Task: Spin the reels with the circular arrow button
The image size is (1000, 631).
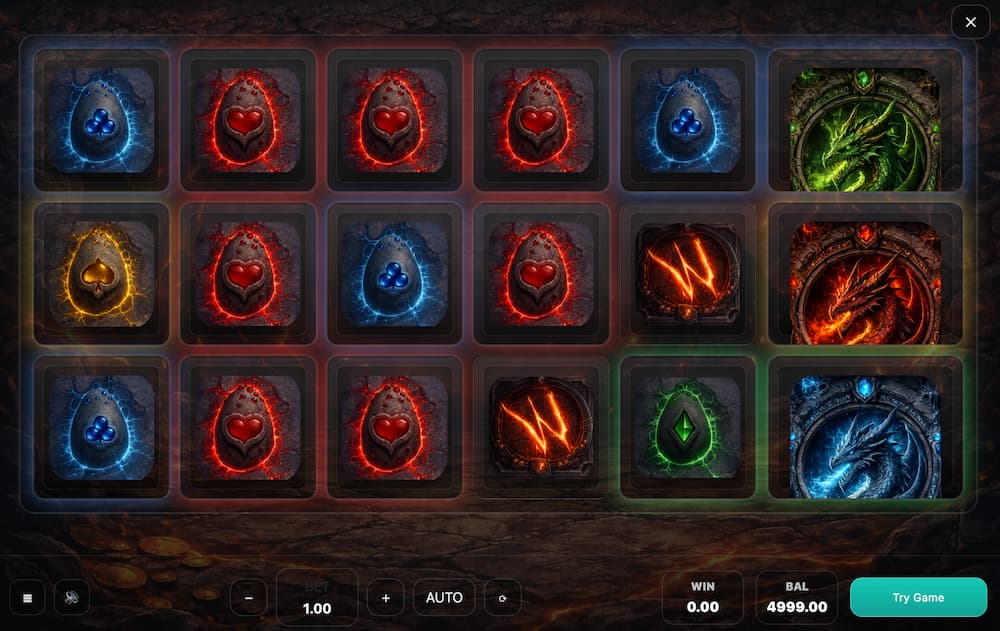Action: [502, 598]
